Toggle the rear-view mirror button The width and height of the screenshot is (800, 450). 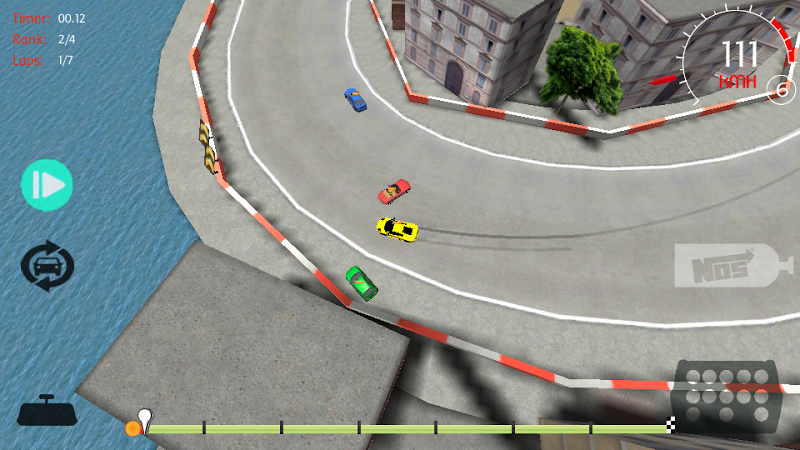48,411
